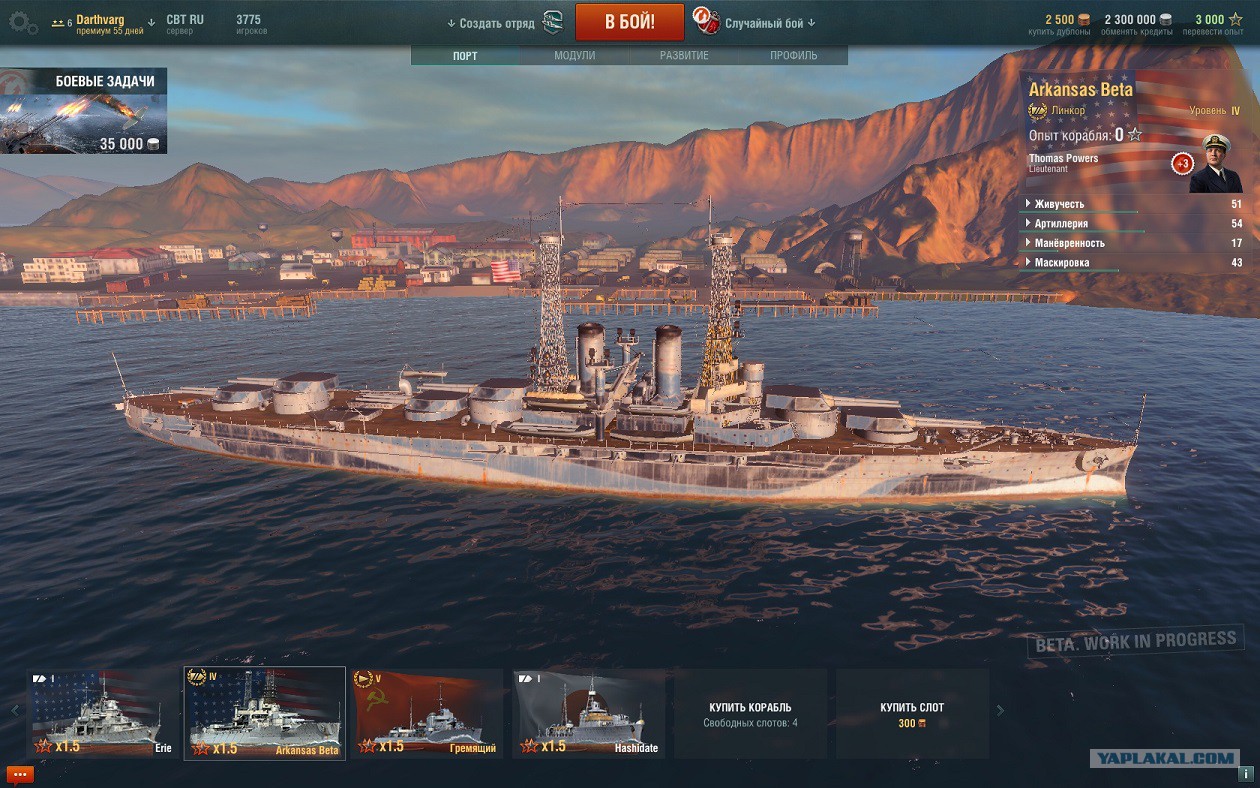Open commander Thomas Powers portrait
This screenshot has height=788, width=1260.
point(1215,165)
